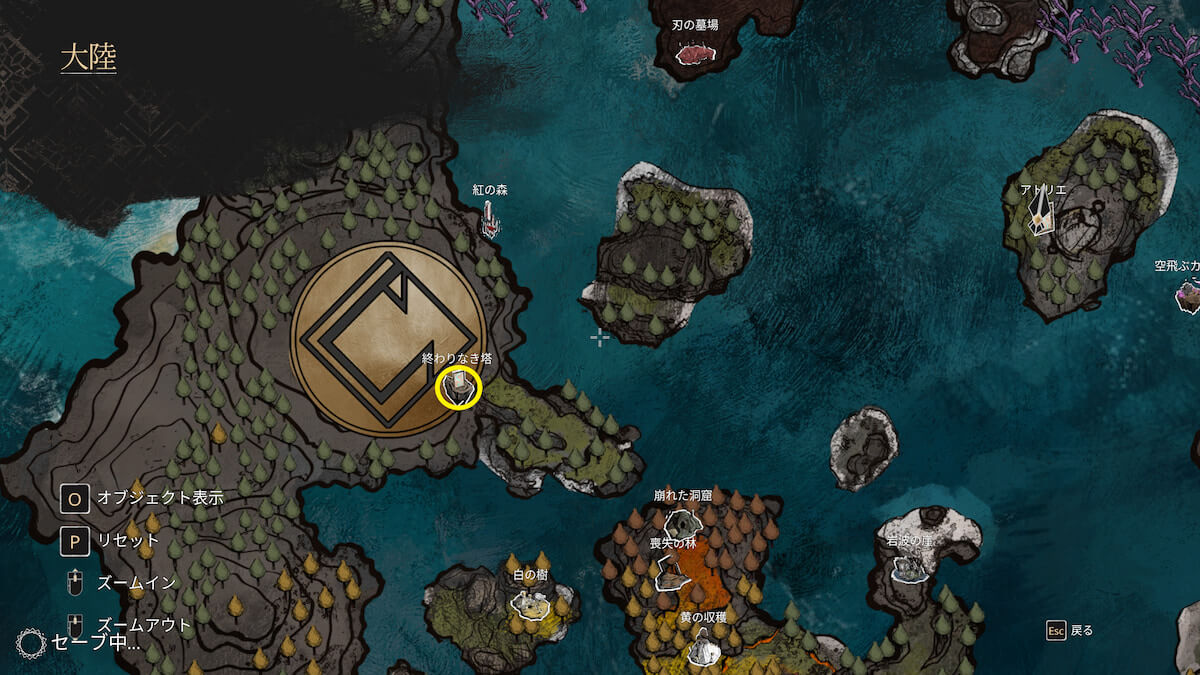Screen dimensions: 1200x675
Task: Choose the 黄の収穫 location icon
Action: (x=706, y=648)
